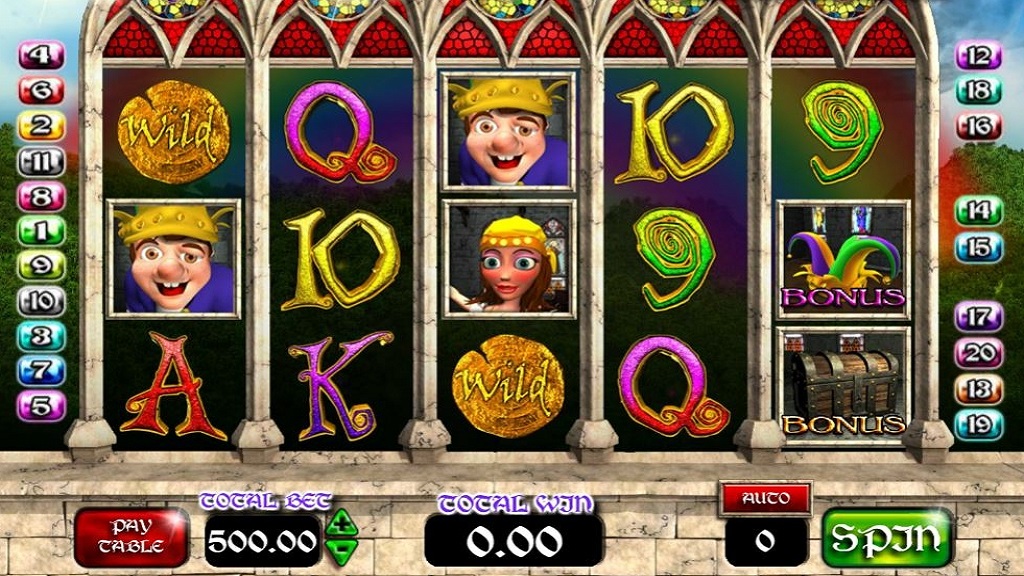Choose payline number 15
The width and height of the screenshot is (1024, 576).
coord(978,247)
